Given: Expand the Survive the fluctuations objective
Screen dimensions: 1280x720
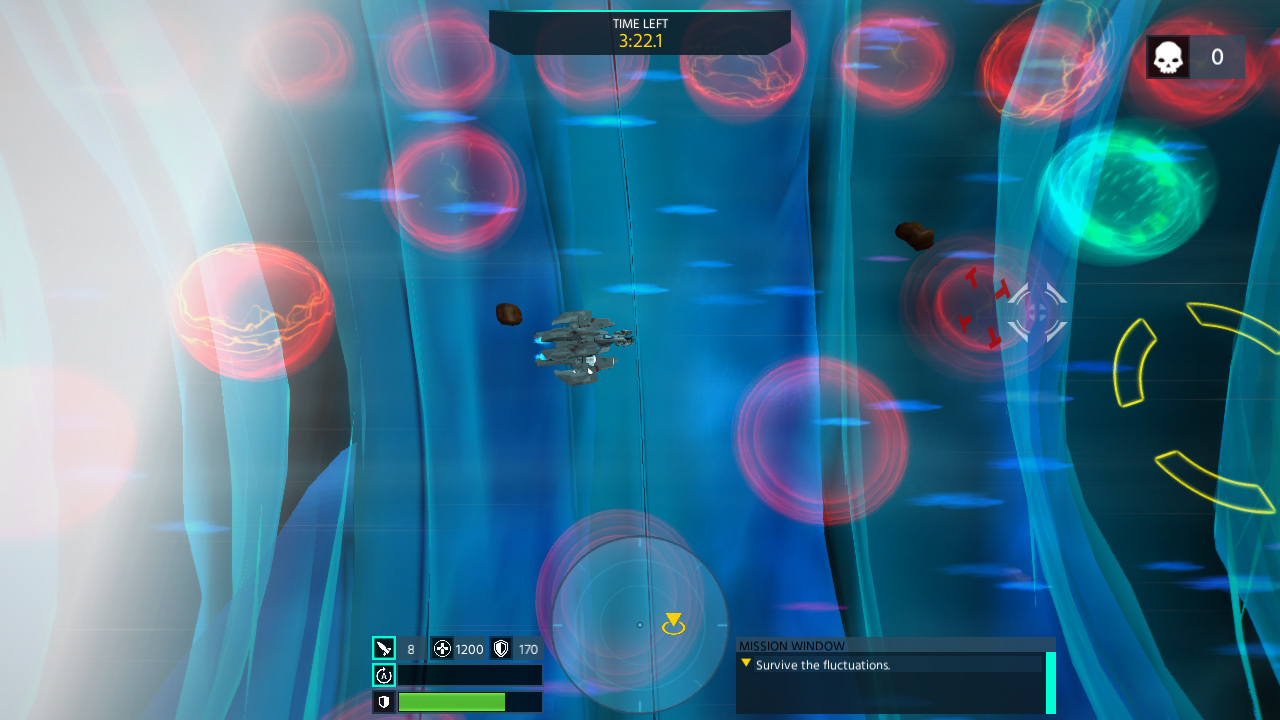Looking at the screenshot, I should [745, 663].
